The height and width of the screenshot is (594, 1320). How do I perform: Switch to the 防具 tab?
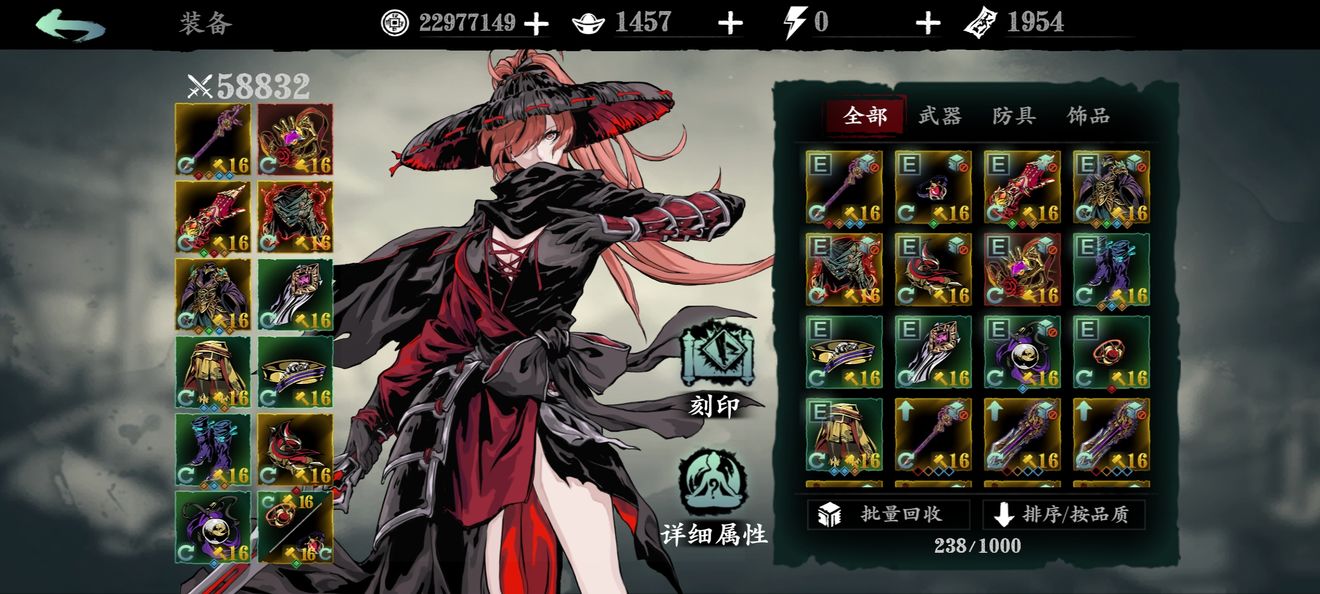1013,116
